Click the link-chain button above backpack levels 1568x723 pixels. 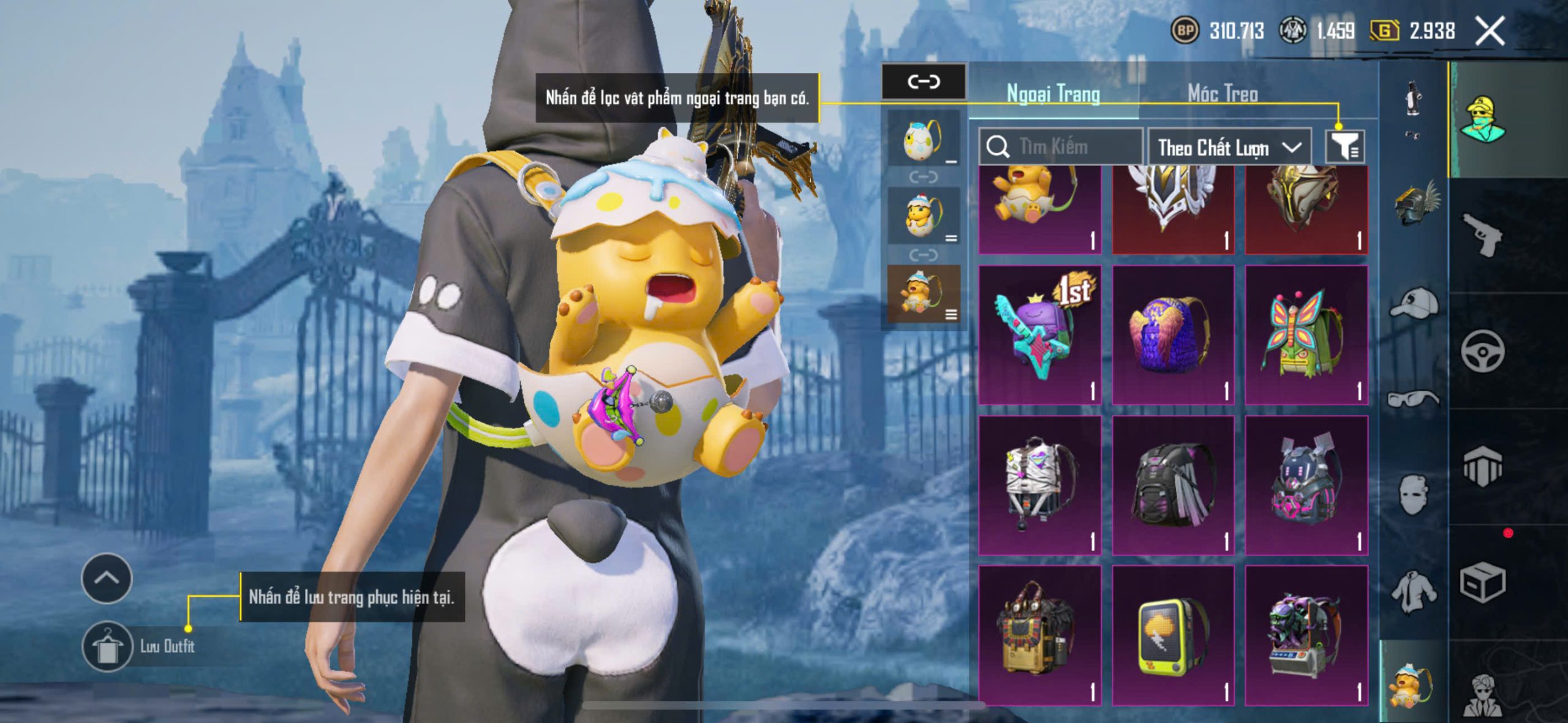click(923, 81)
